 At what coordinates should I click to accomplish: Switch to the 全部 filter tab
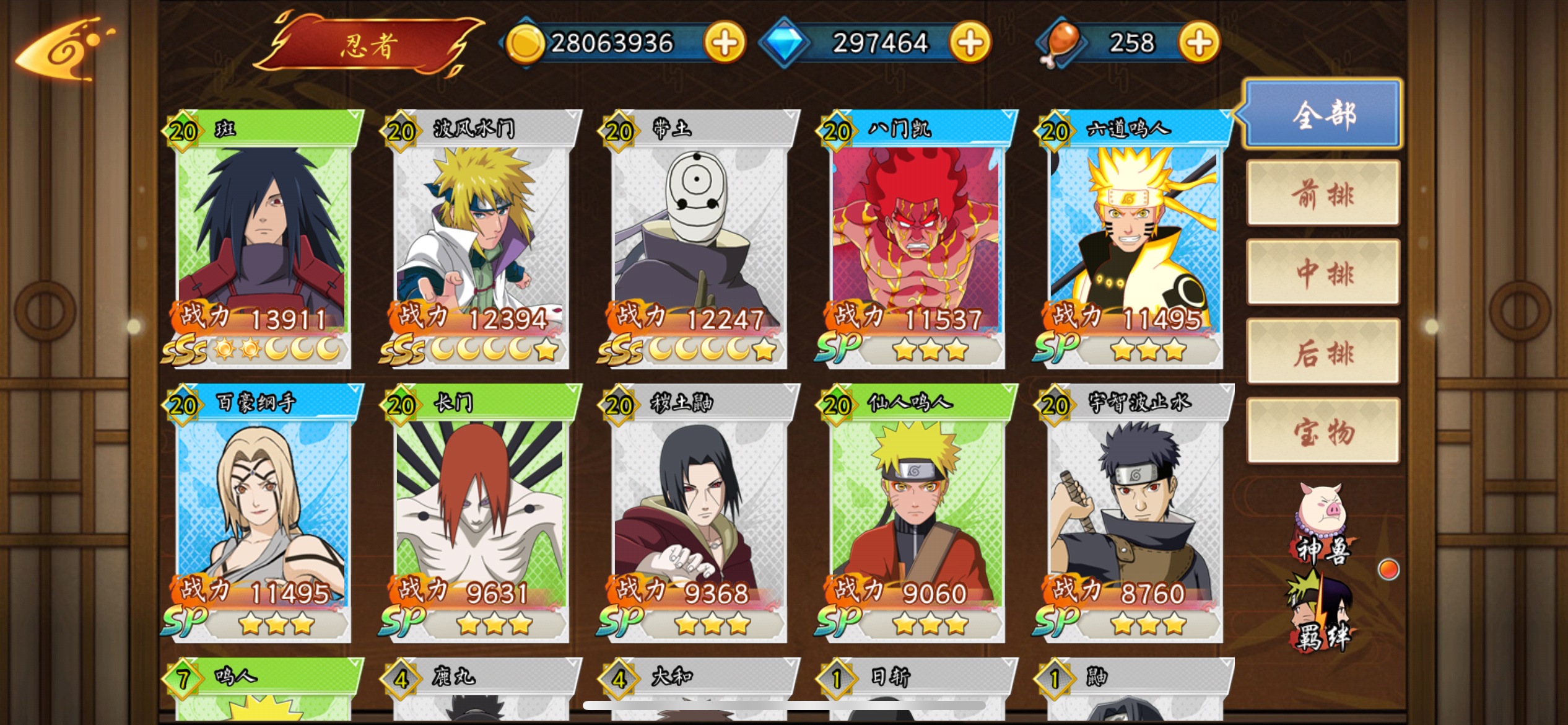click(1323, 115)
